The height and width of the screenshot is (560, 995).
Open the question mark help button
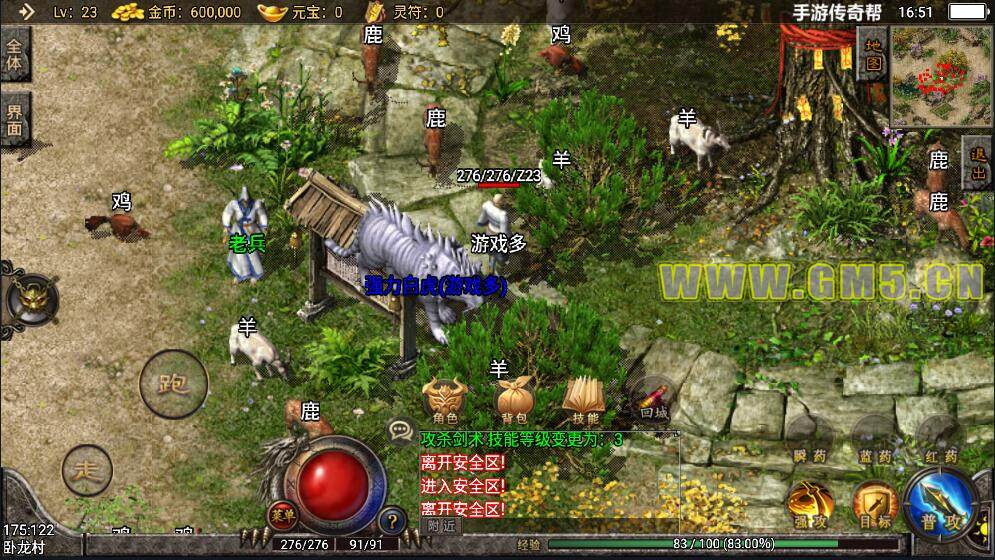click(391, 520)
